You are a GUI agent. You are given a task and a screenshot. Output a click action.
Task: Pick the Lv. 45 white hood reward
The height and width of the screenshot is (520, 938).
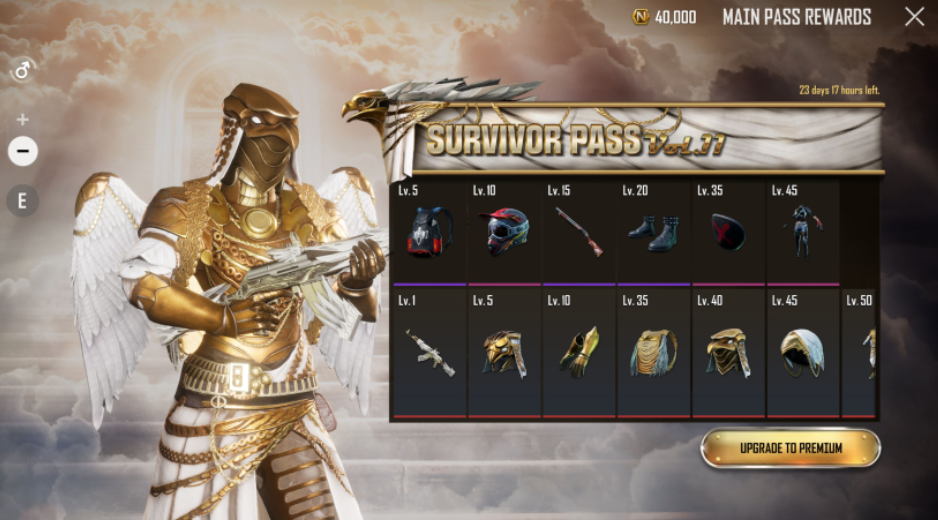[803, 353]
